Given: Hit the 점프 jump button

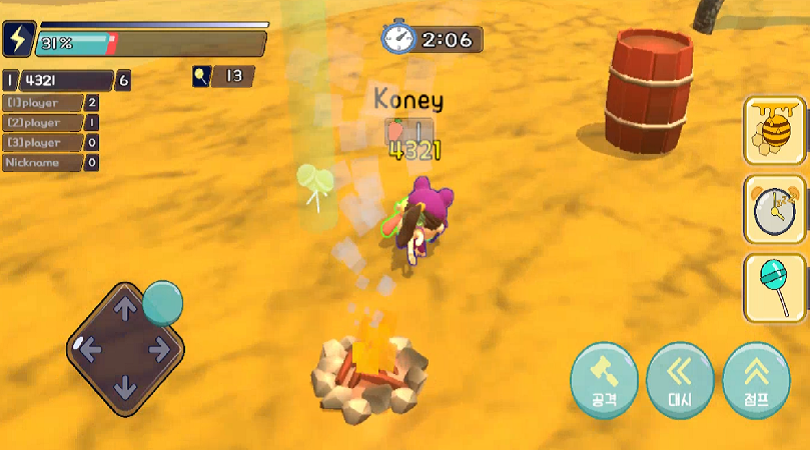Looking at the screenshot, I should click(756, 377).
